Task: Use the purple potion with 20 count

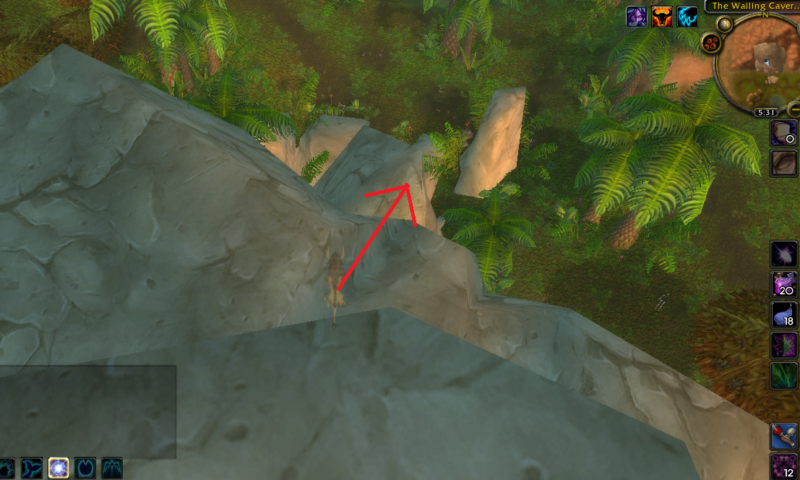Action: pyautogui.click(x=784, y=285)
